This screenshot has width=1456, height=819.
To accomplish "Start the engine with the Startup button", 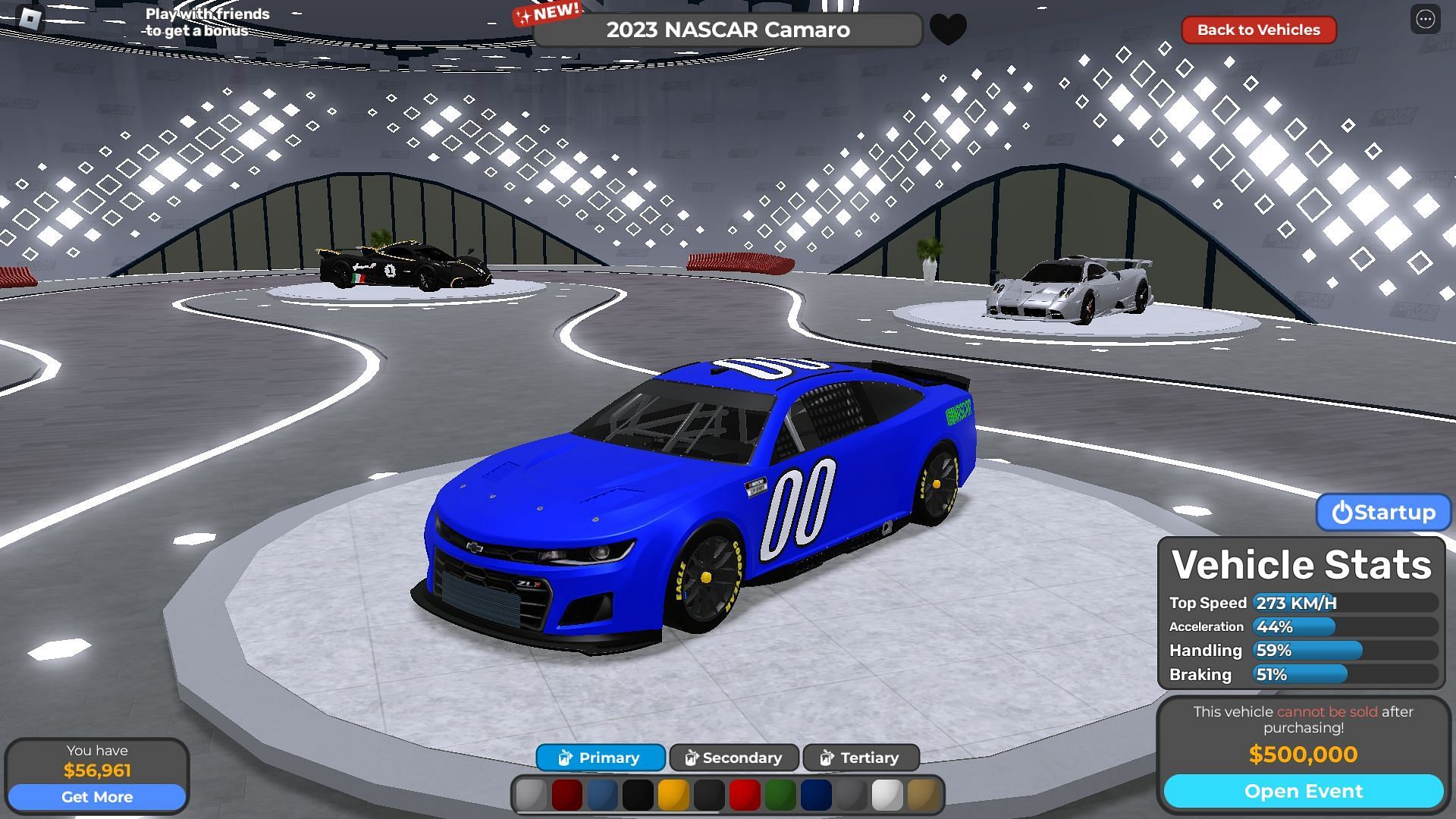I will point(1383,513).
